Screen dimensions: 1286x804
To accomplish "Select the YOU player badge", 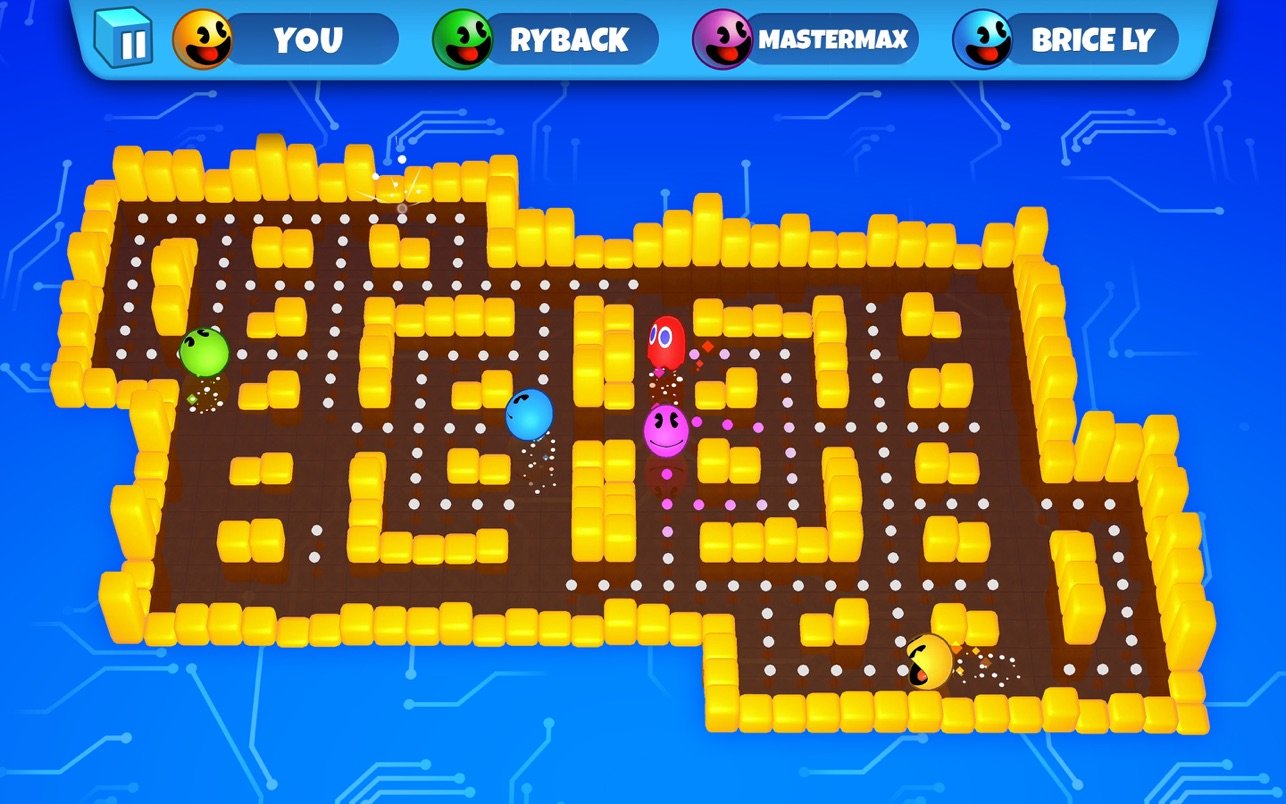I will 287,40.
